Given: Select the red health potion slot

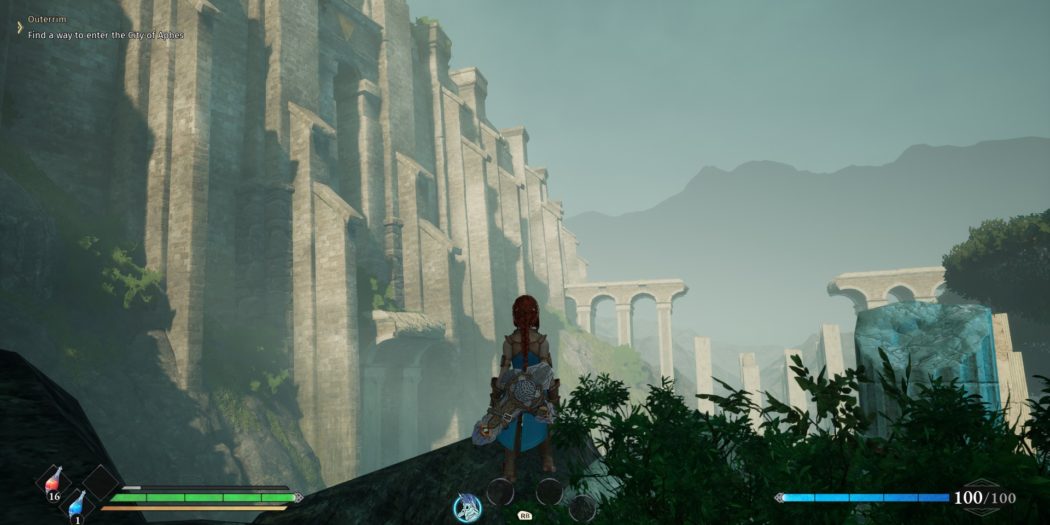Looking at the screenshot, I should pyautogui.click(x=54, y=480).
